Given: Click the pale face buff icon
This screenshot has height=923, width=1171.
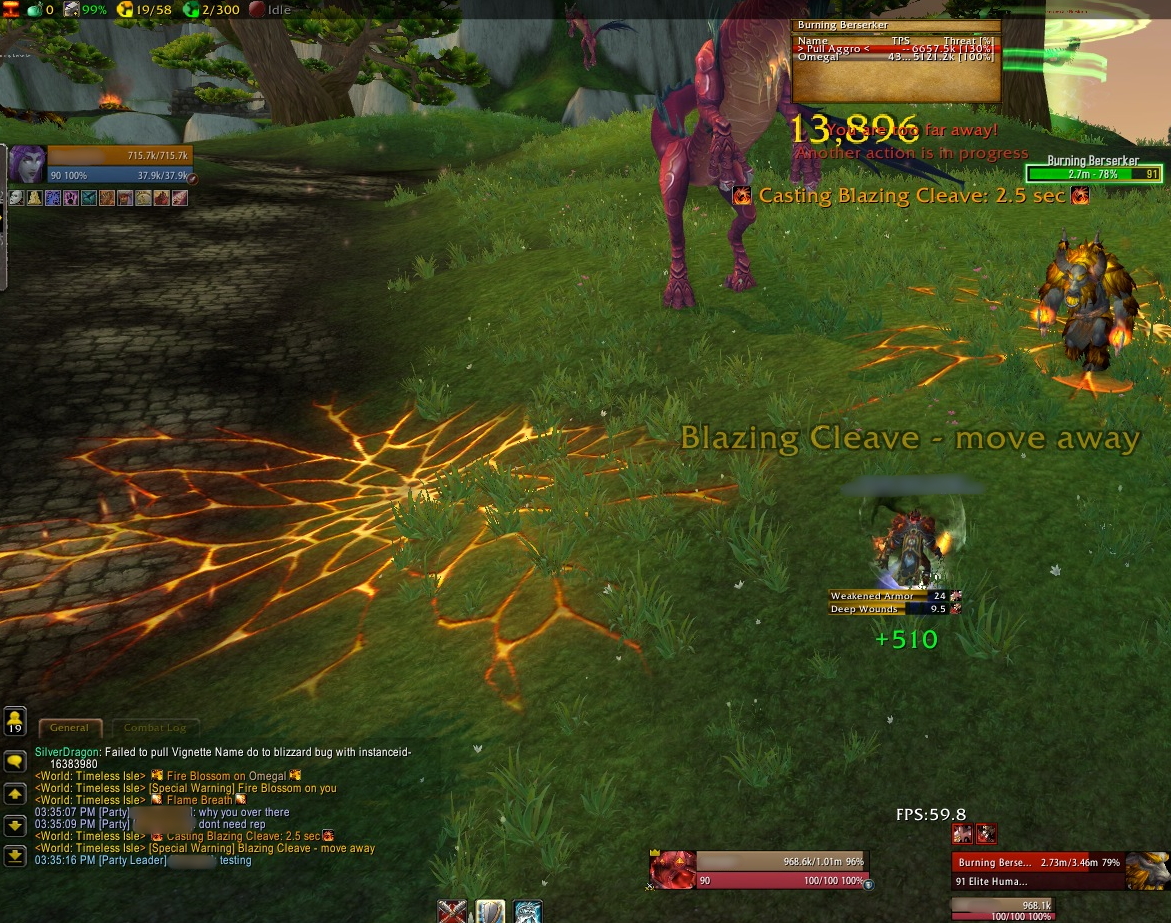Looking at the screenshot, I should [16, 198].
